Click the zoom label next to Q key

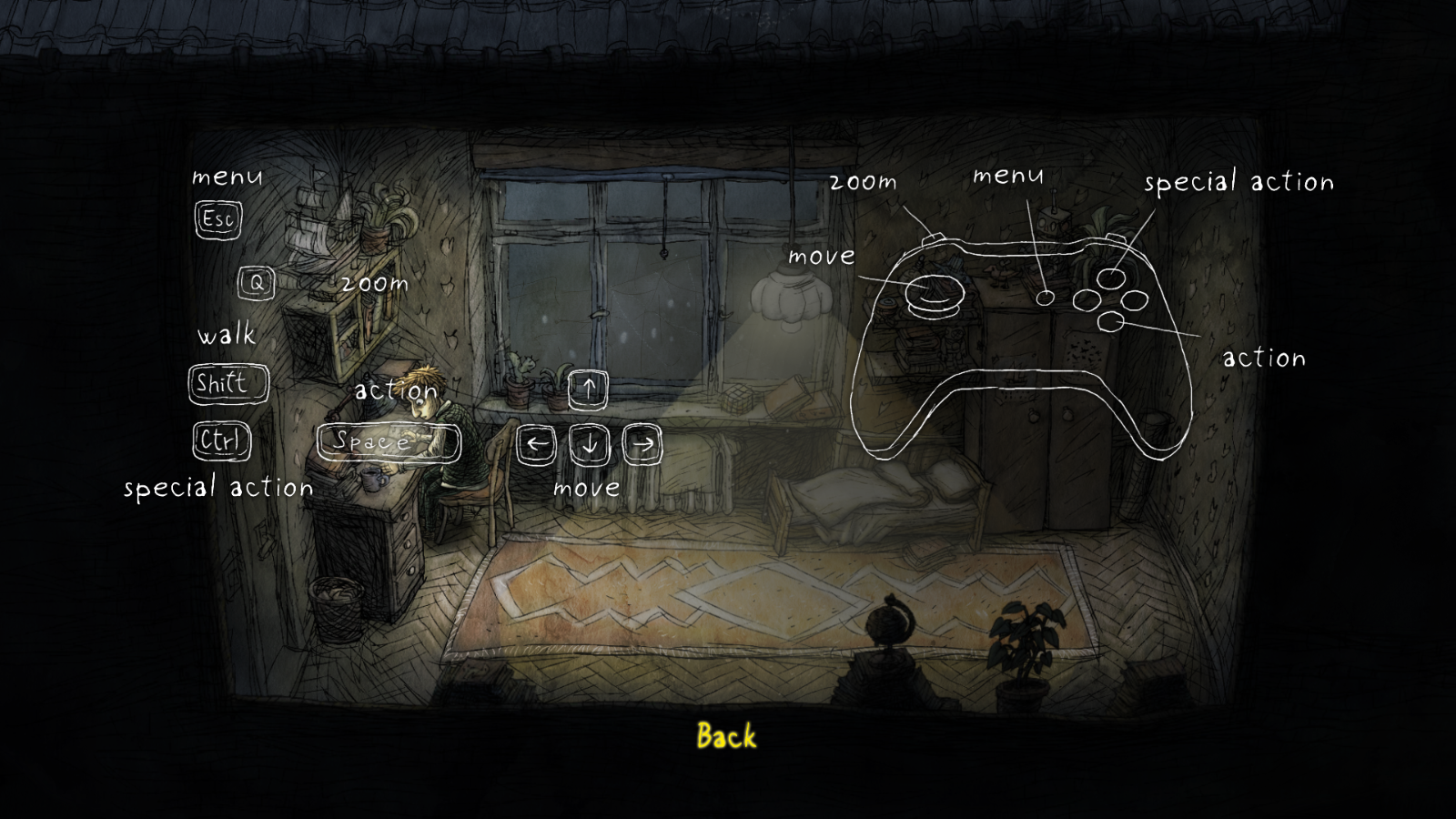375,283
